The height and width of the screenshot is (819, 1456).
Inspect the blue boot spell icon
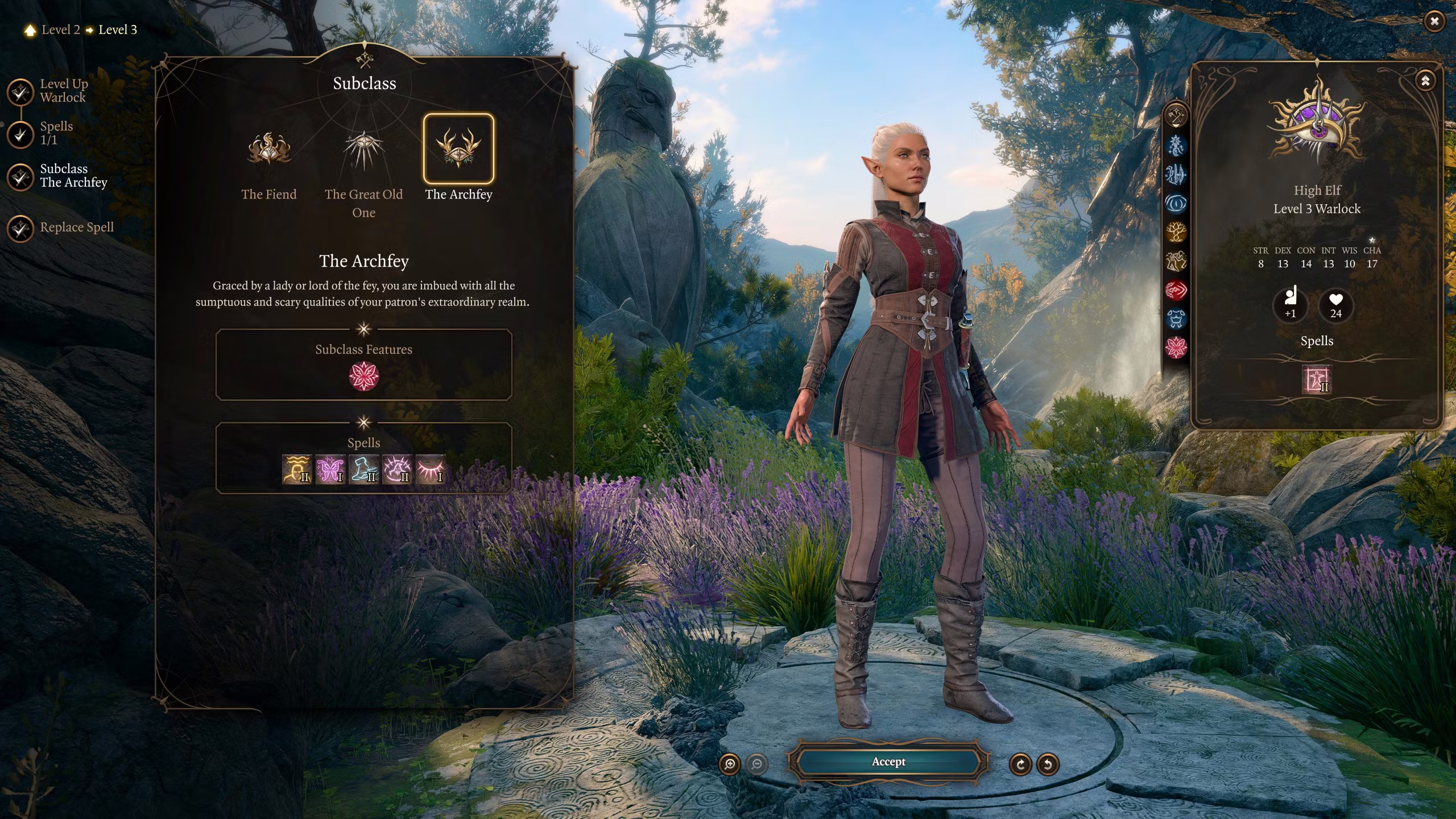tap(363, 470)
